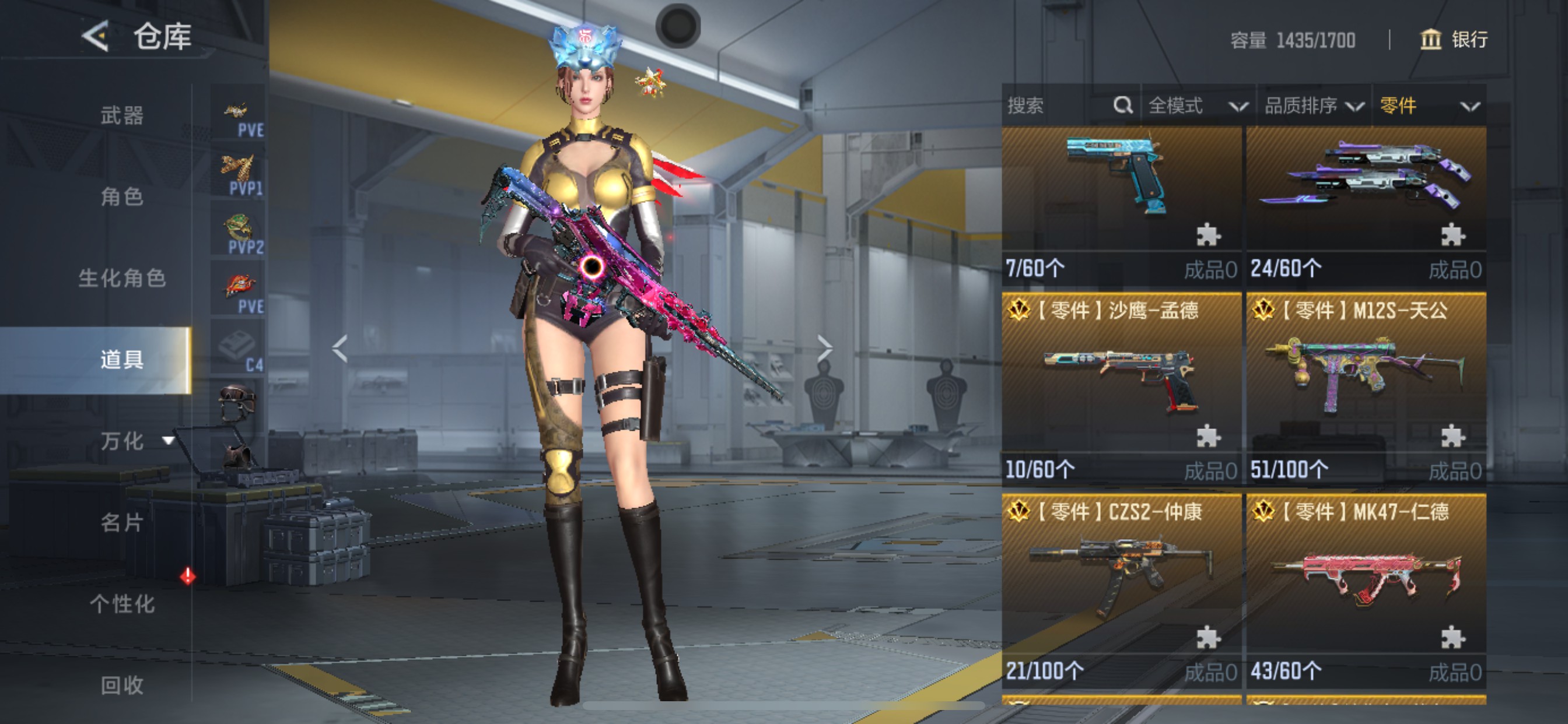
Task: Select the C4 loadout slot
Action: tap(239, 348)
